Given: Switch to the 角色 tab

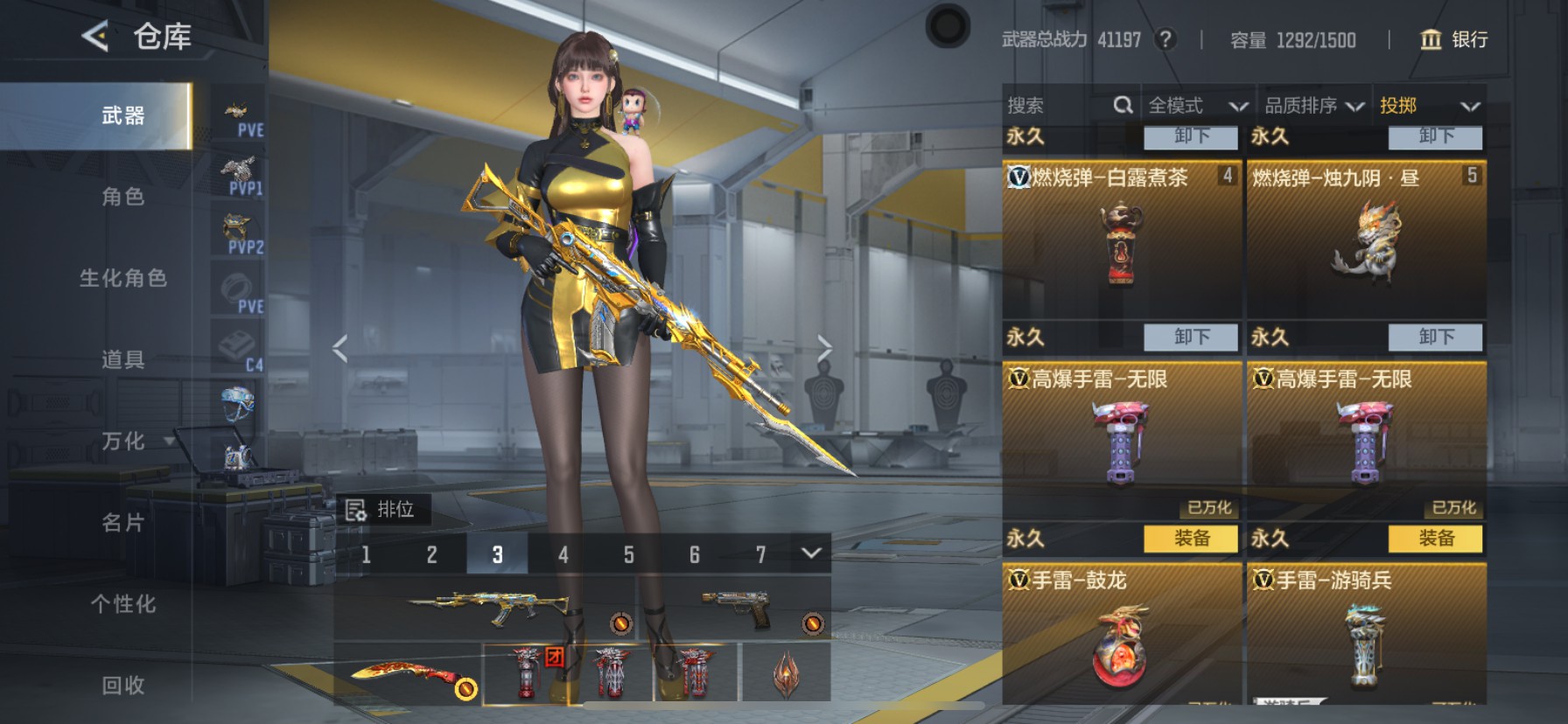Looking at the screenshot, I should click(122, 197).
